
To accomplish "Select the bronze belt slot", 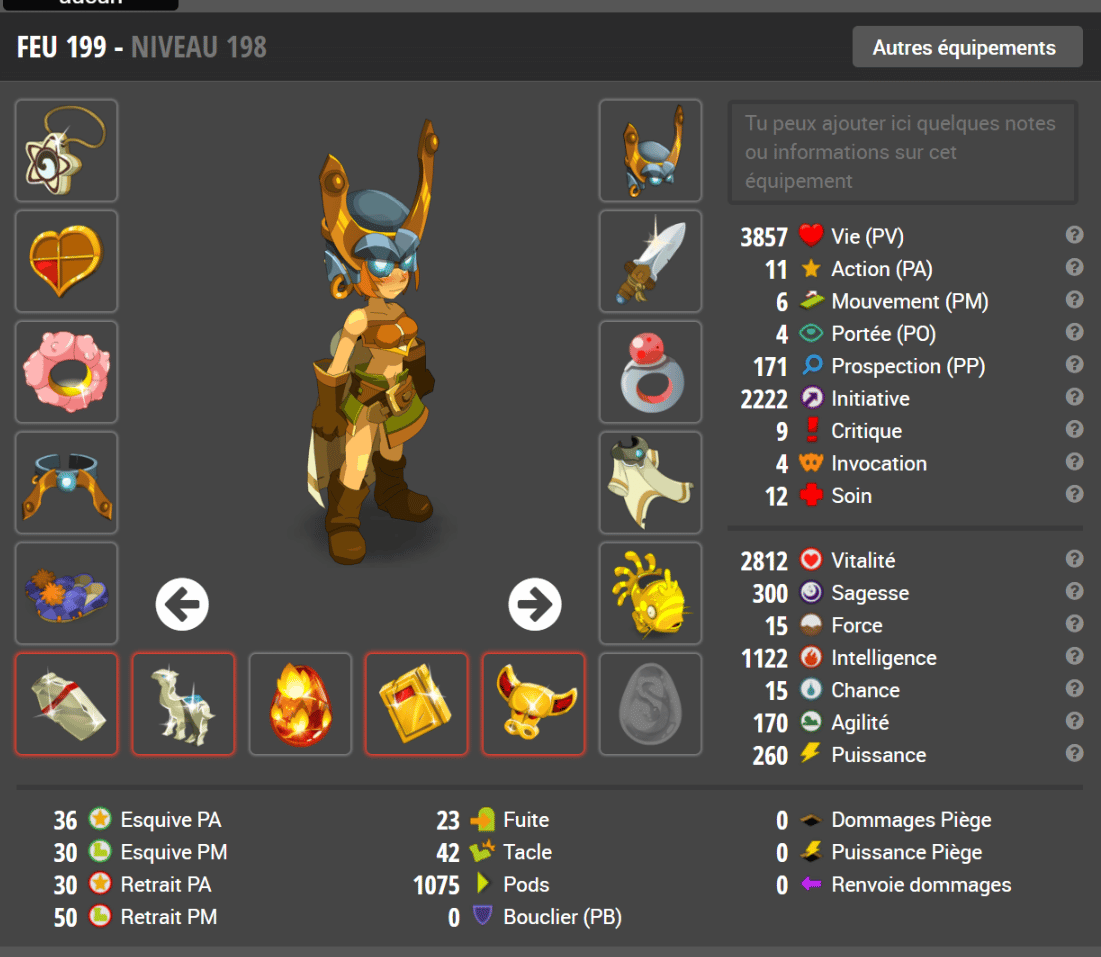I will 66,483.
